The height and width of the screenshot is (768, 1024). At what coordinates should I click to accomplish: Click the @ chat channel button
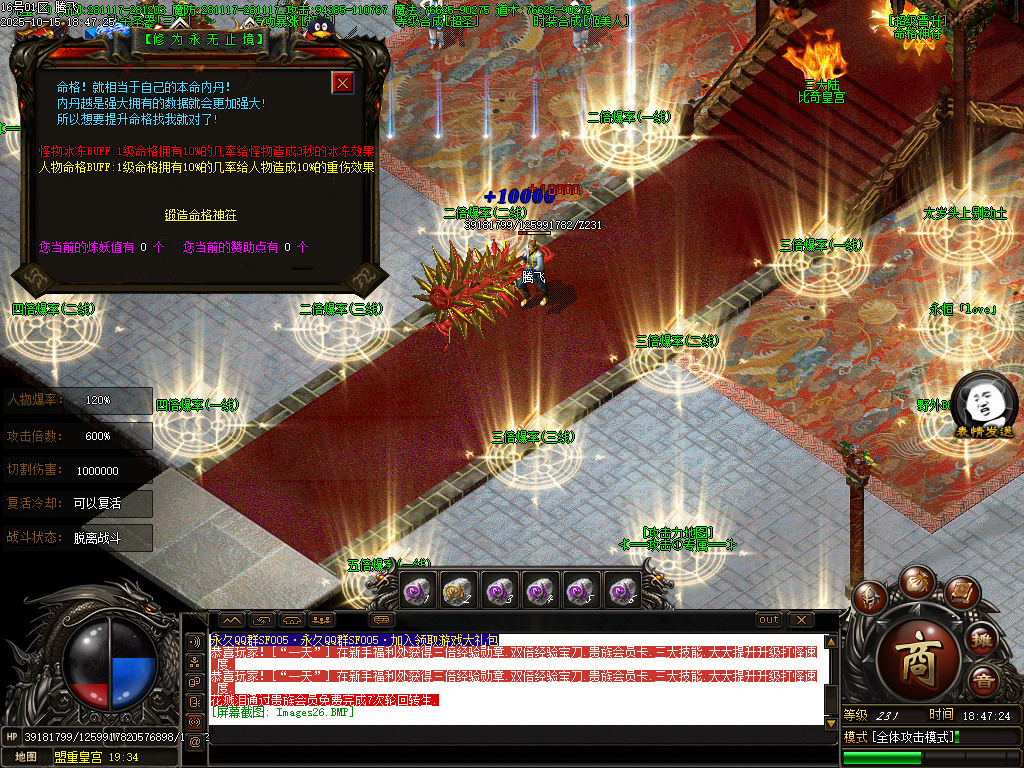coord(195,741)
